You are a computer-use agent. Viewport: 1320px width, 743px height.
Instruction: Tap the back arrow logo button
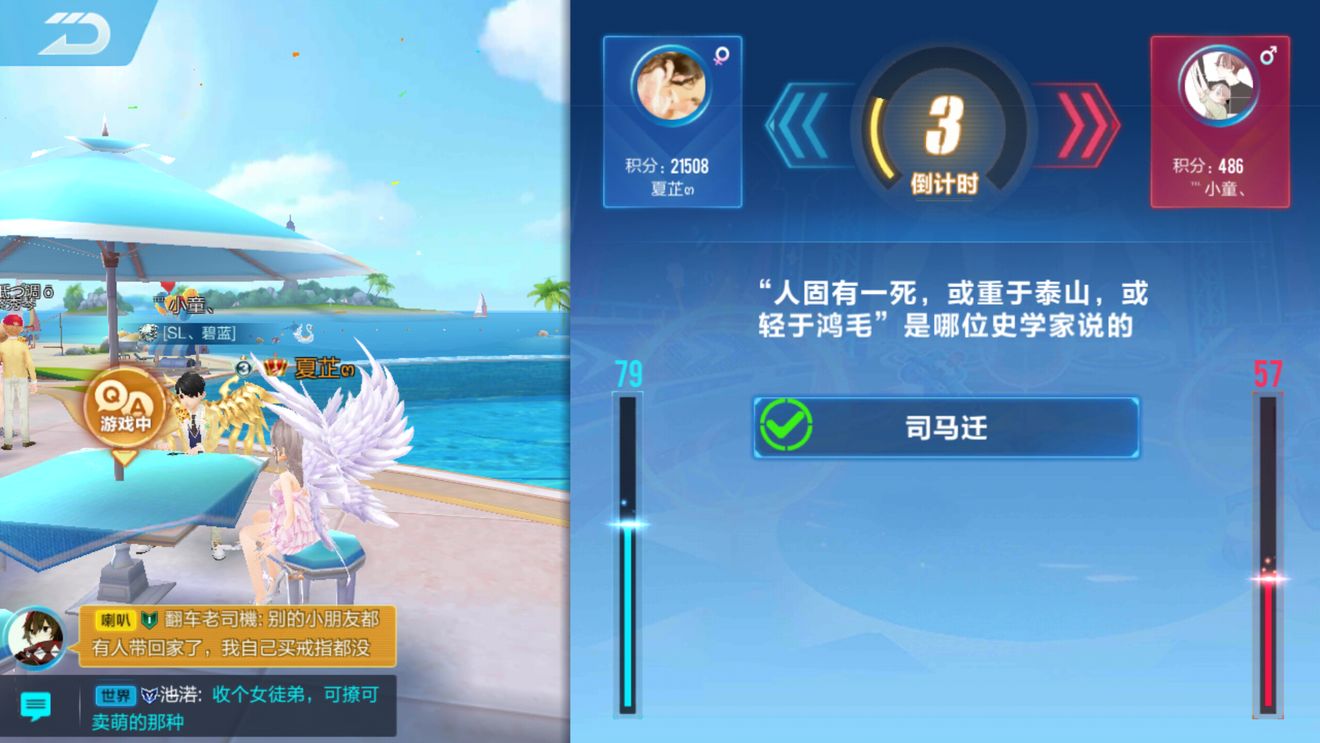74,34
